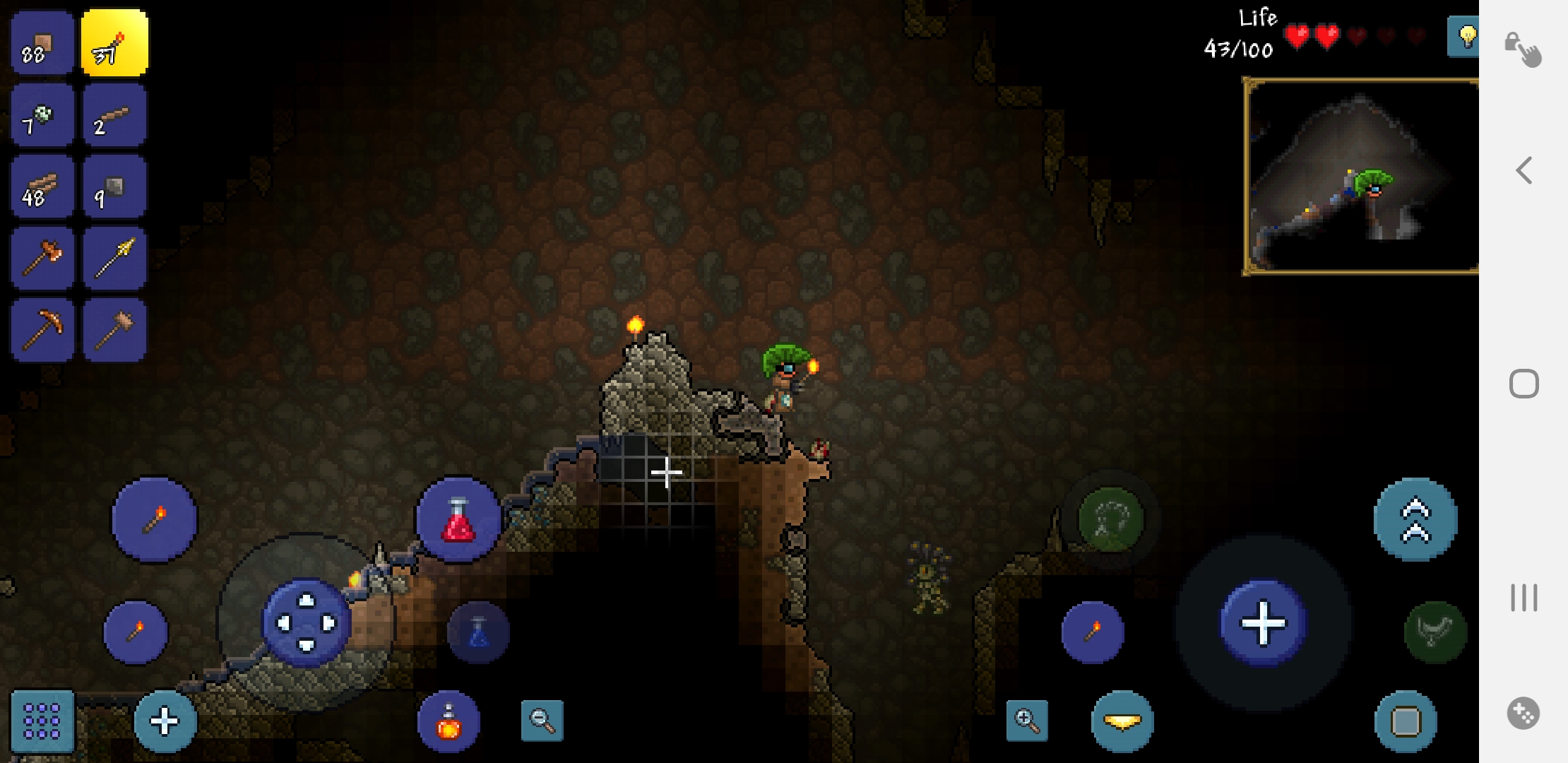1568x763 pixels.
Task: Select the torch in the hotbar
Action: click(x=114, y=42)
